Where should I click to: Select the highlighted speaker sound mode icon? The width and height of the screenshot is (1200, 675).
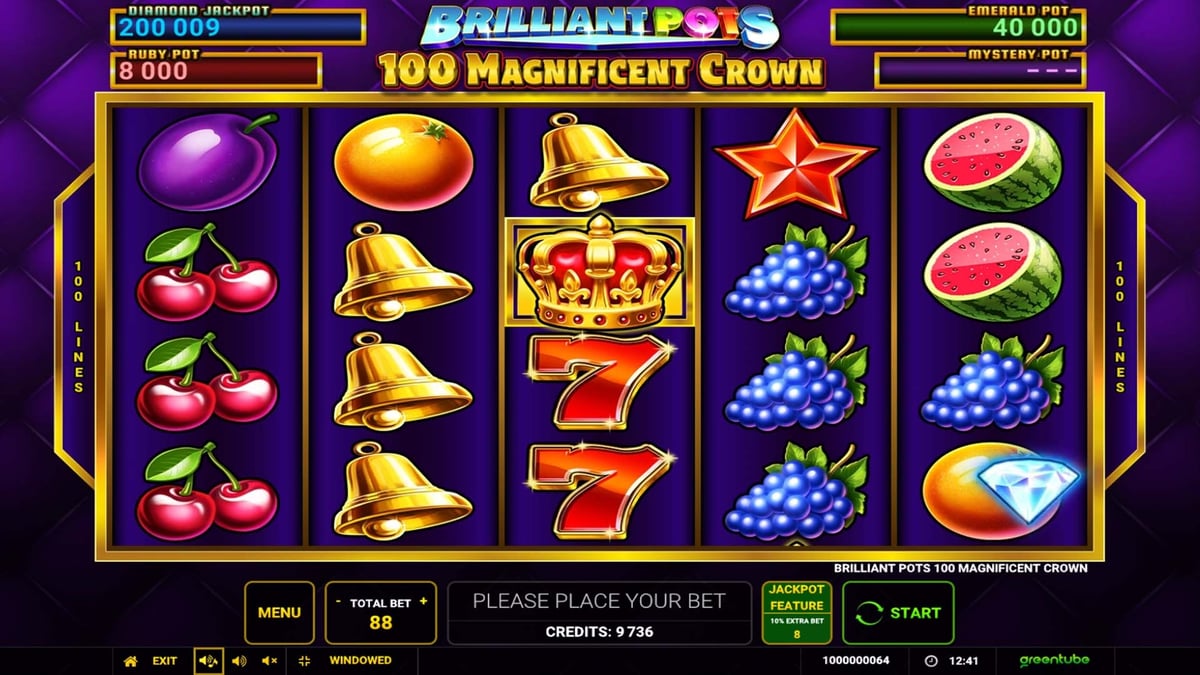(209, 661)
